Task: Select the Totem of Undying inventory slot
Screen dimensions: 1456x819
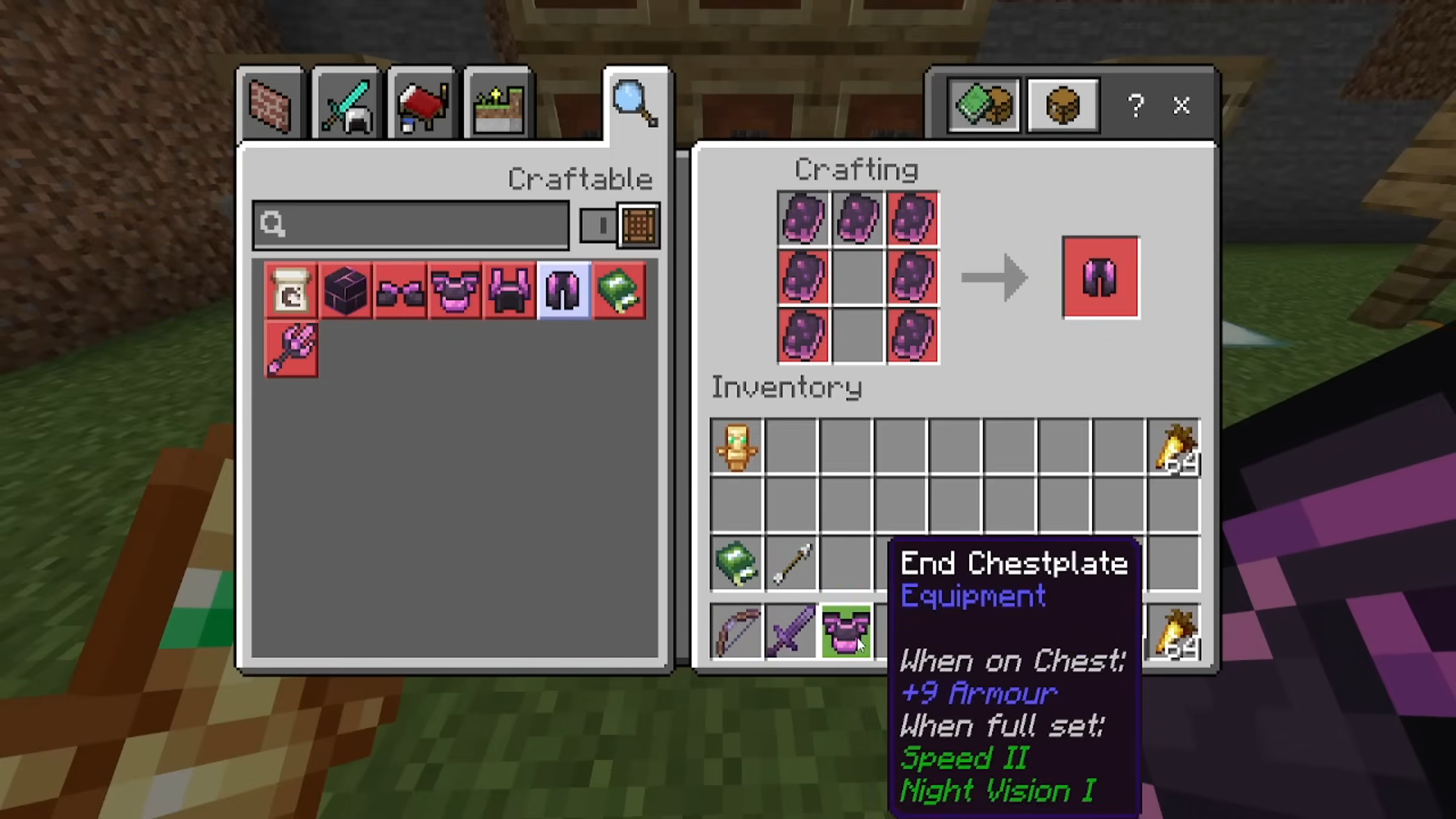Action: [737, 447]
